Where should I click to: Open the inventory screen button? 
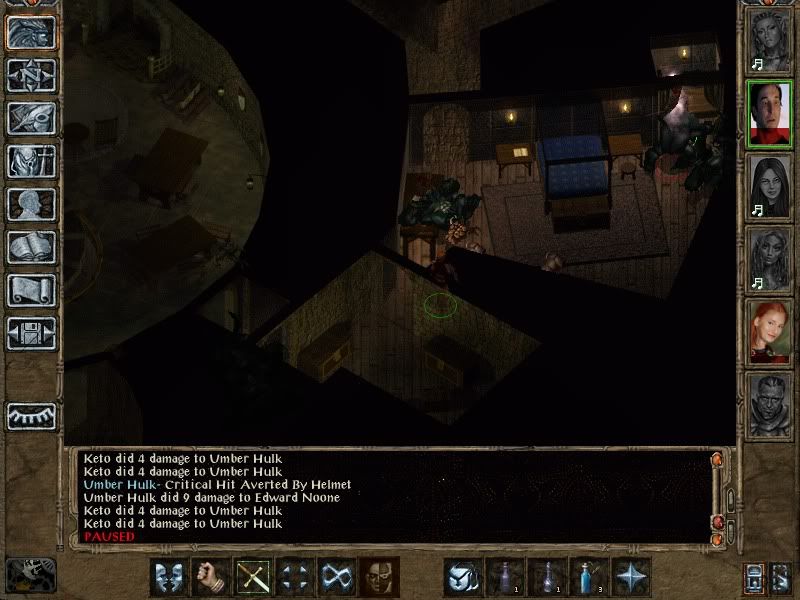[31, 161]
